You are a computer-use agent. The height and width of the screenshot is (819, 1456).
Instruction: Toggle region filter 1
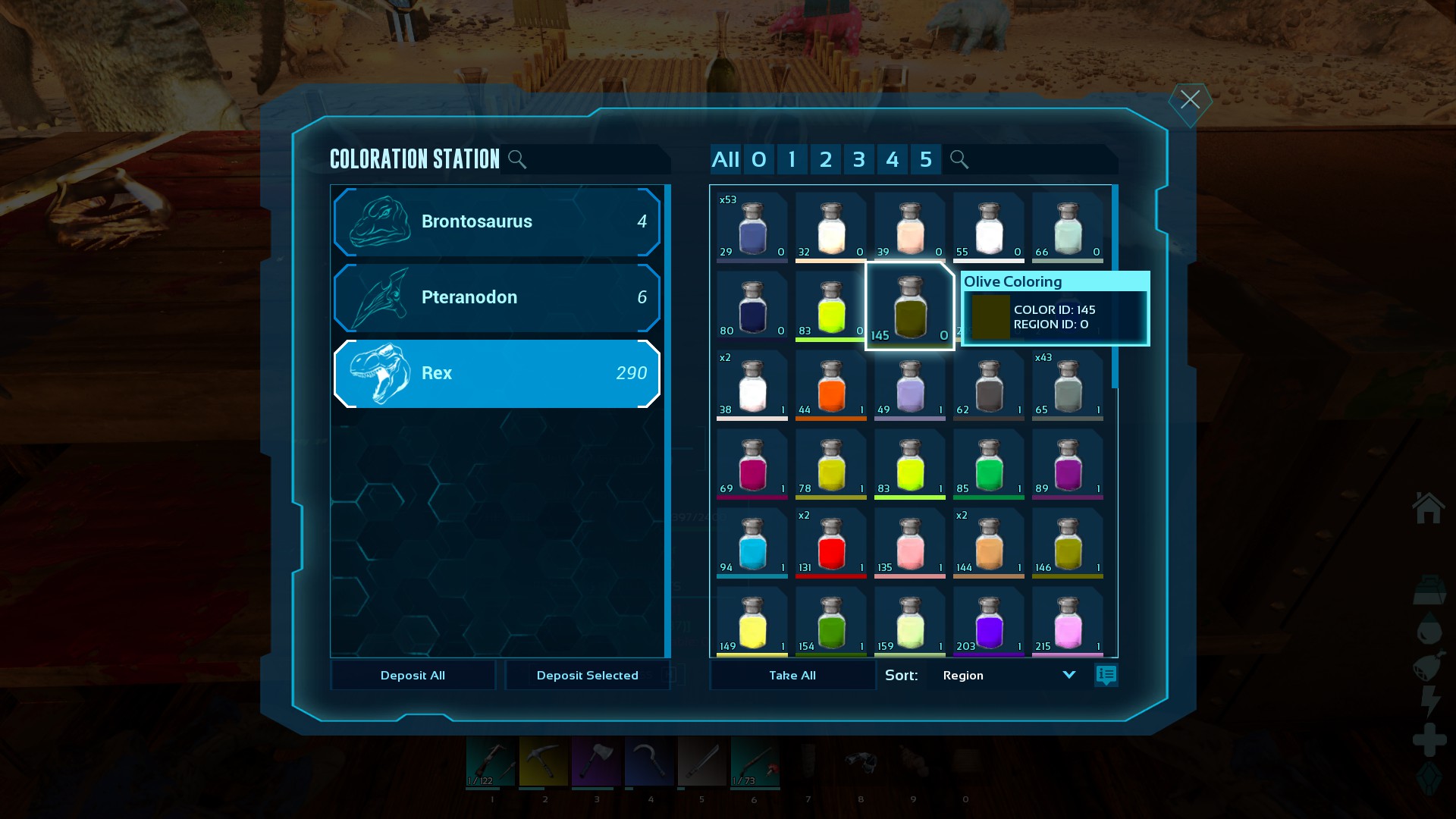coord(792,159)
